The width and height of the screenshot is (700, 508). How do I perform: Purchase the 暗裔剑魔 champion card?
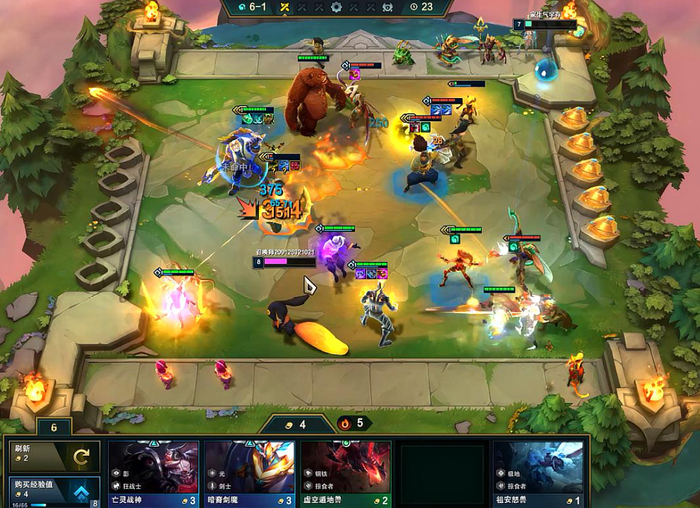249,473
